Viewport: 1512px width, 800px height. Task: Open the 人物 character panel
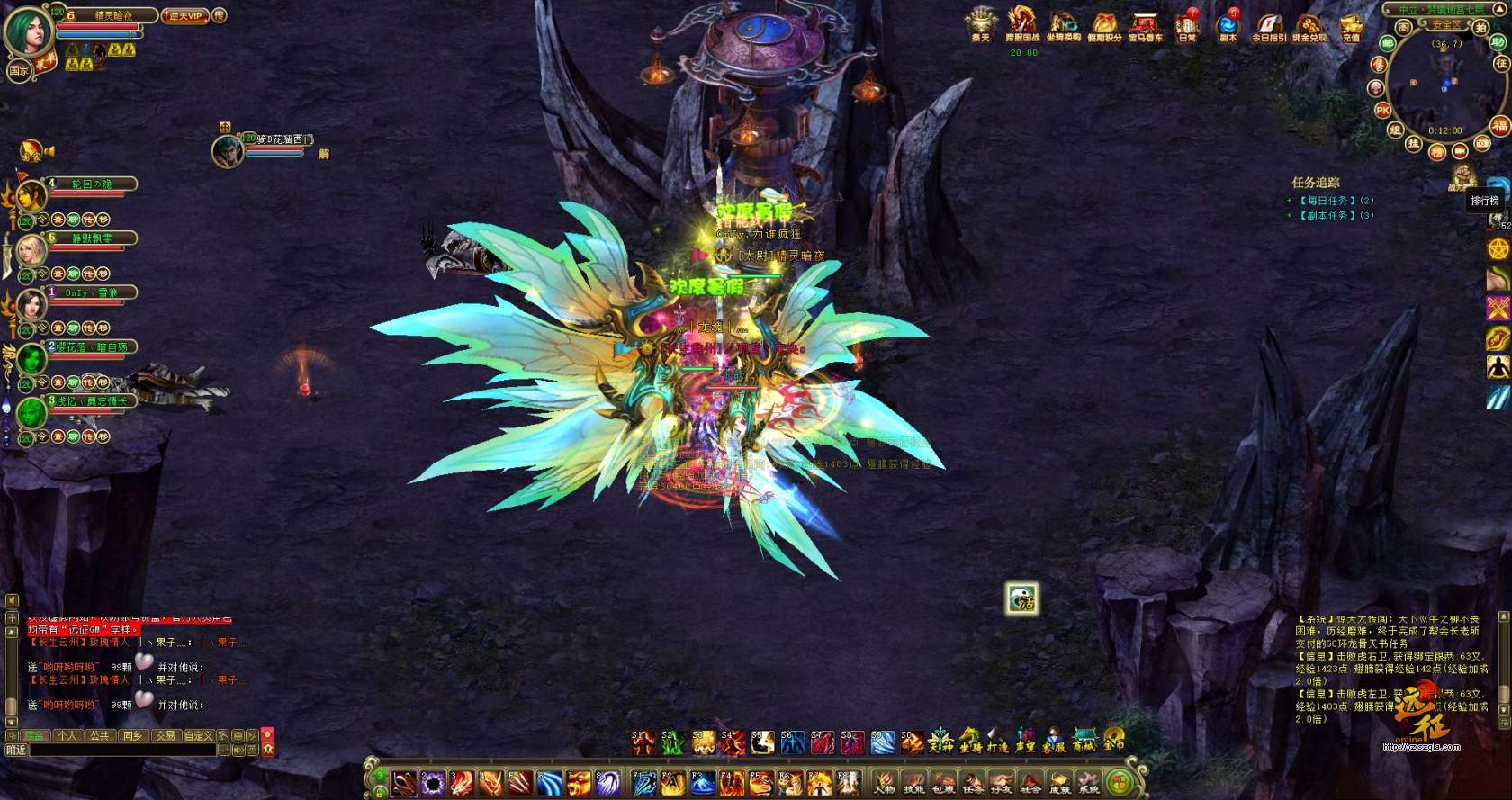pyautogui.click(x=885, y=783)
